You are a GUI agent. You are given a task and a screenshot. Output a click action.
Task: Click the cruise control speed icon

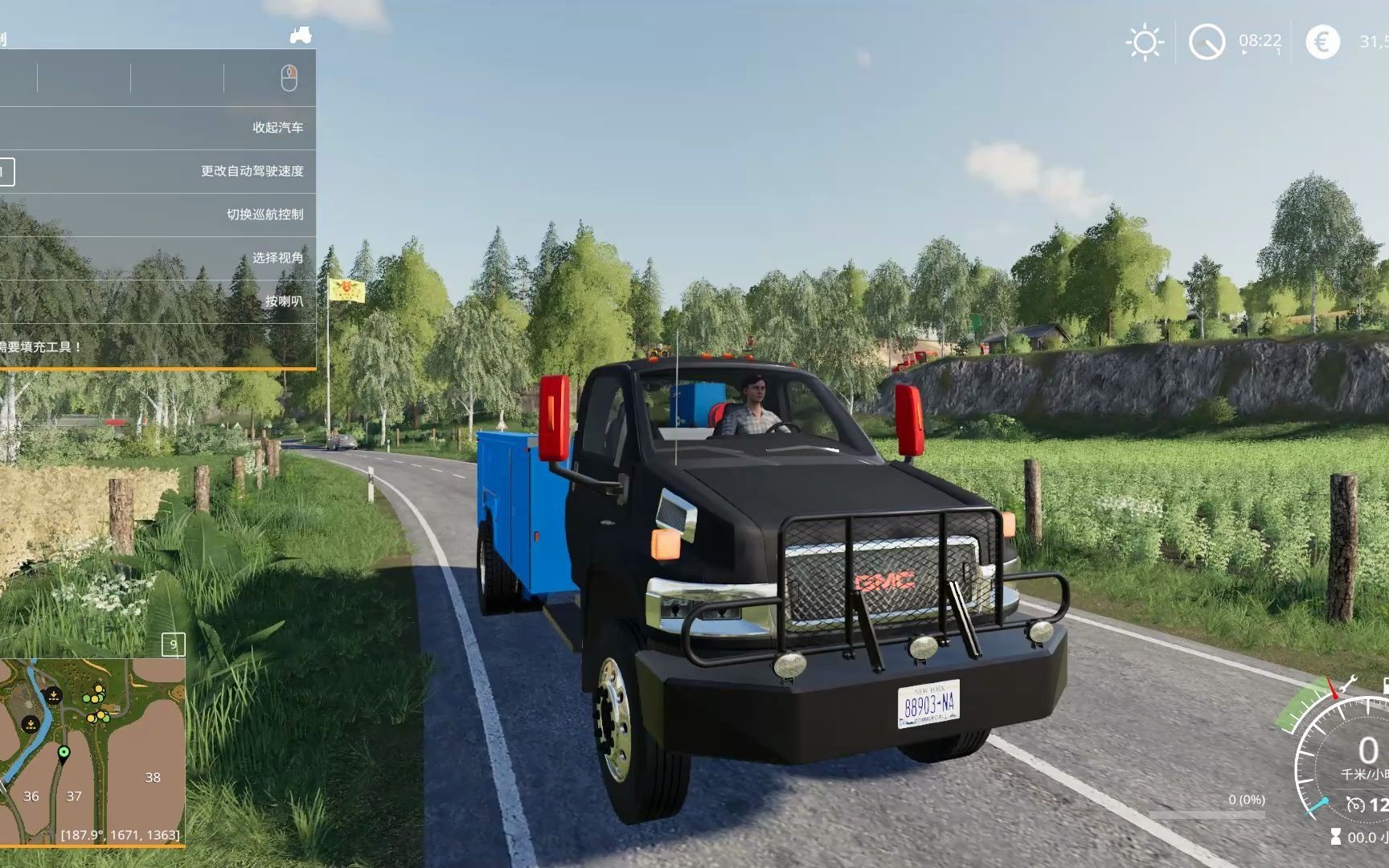[x=1355, y=805]
